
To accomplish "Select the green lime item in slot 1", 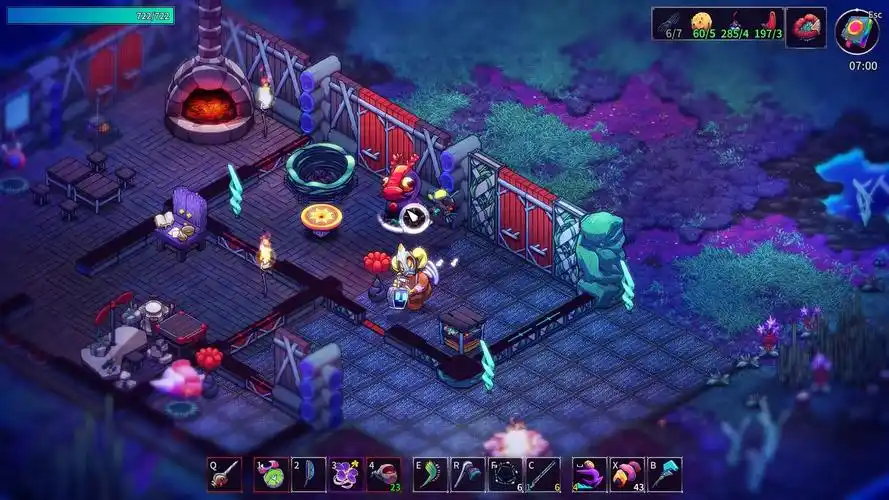I will pyautogui.click(x=270, y=473).
